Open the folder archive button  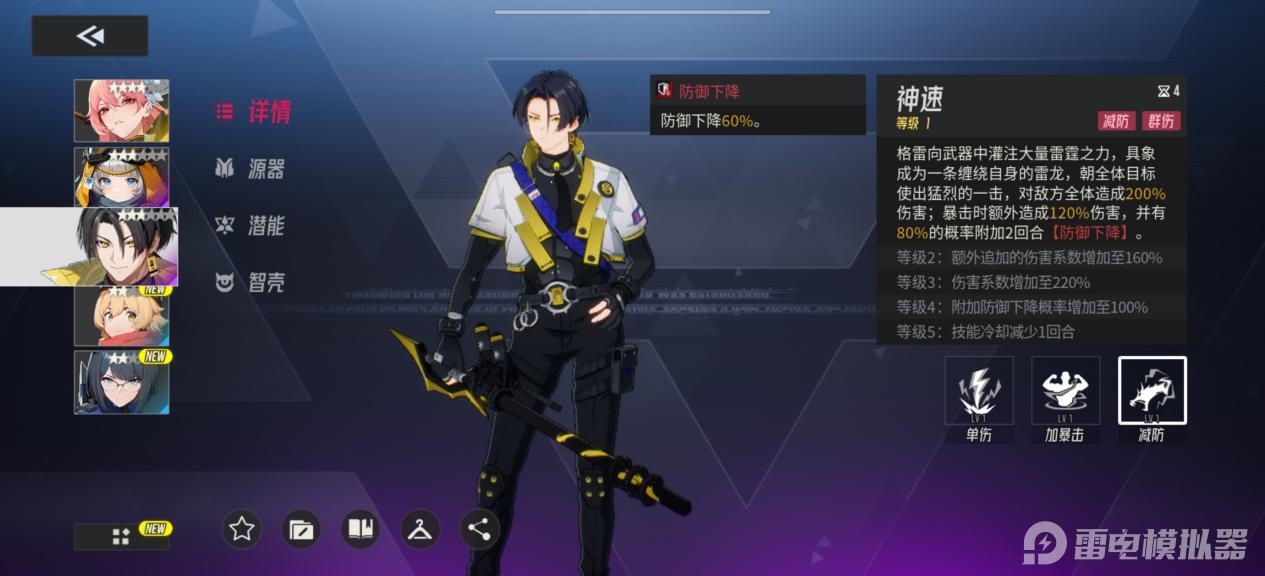tap(301, 529)
